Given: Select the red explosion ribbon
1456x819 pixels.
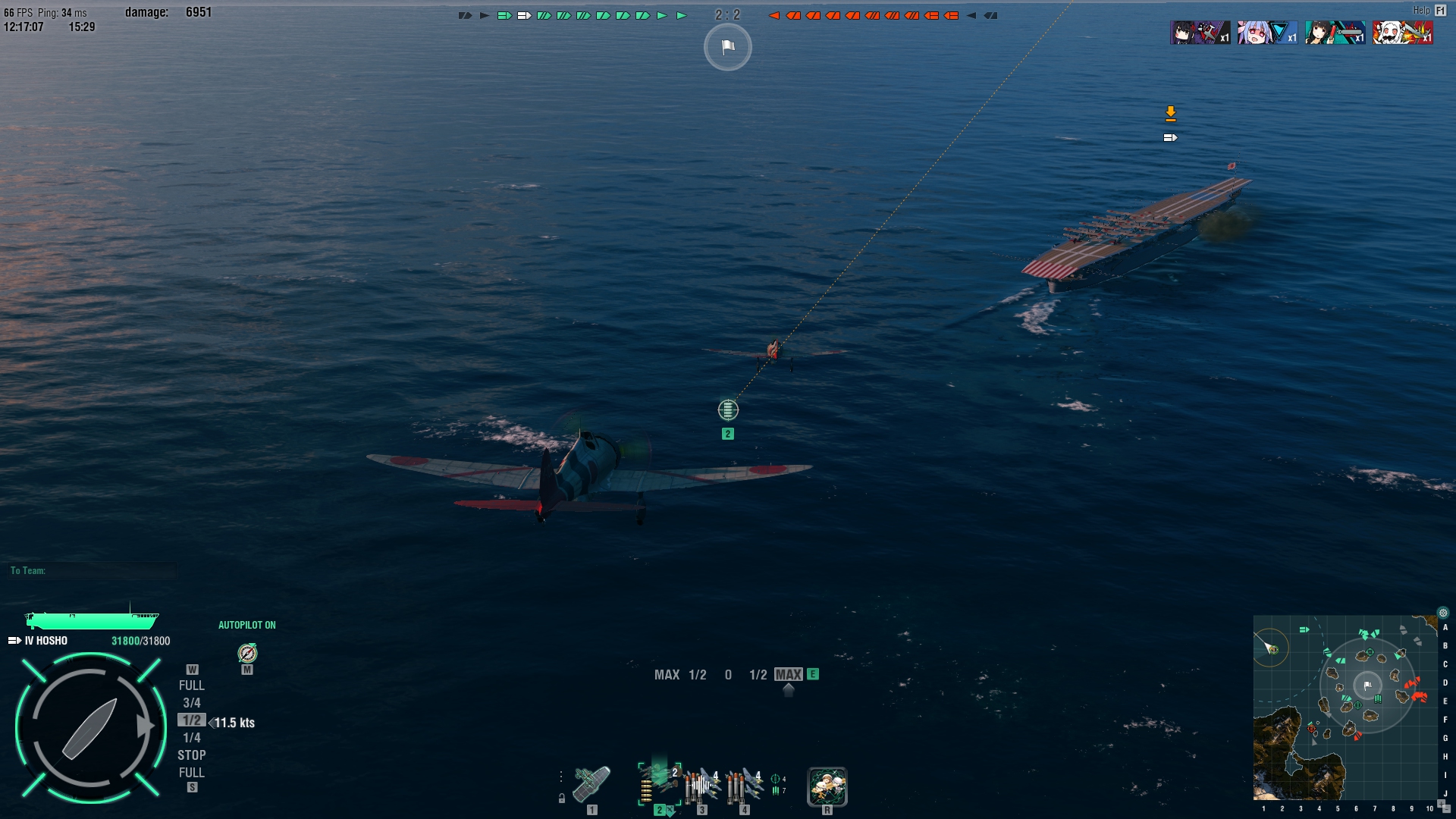Looking at the screenshot, I should 1402,33.
